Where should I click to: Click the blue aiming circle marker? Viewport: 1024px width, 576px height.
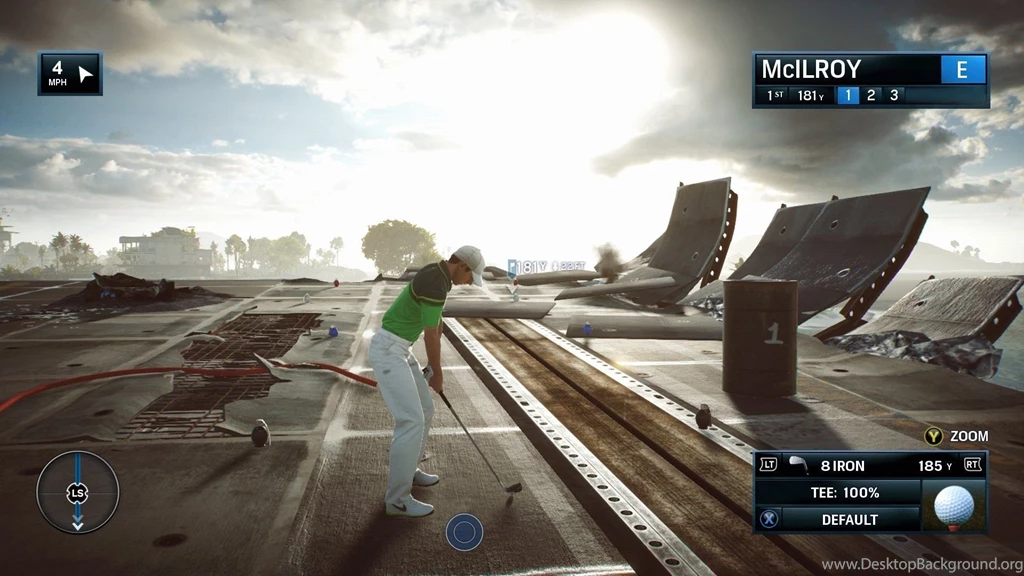464,531
